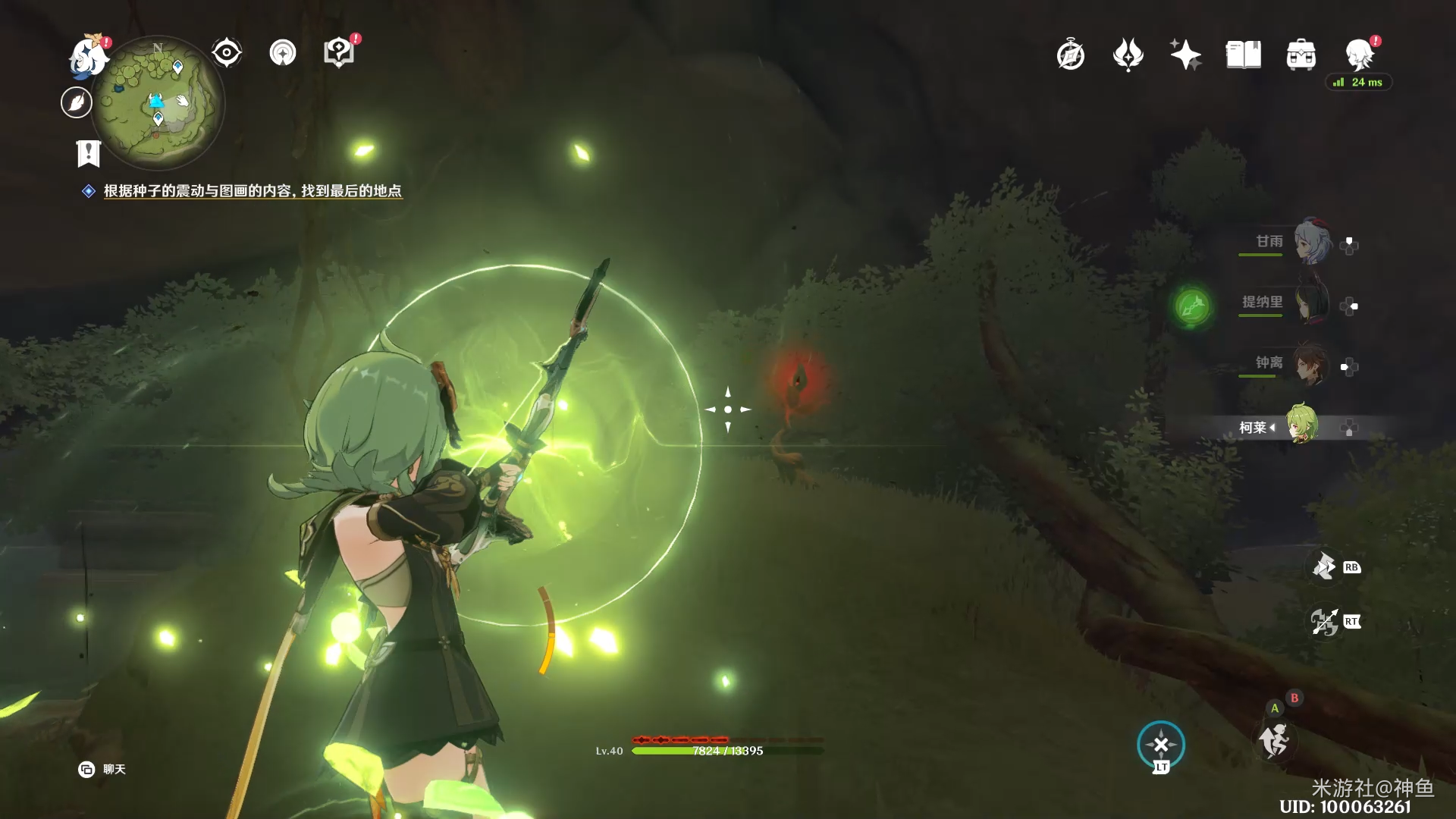Image resolution: width=1456 pixels, height=819 pixels.
Task: Open the 聊天 chat box
Action: coord(102,770)
